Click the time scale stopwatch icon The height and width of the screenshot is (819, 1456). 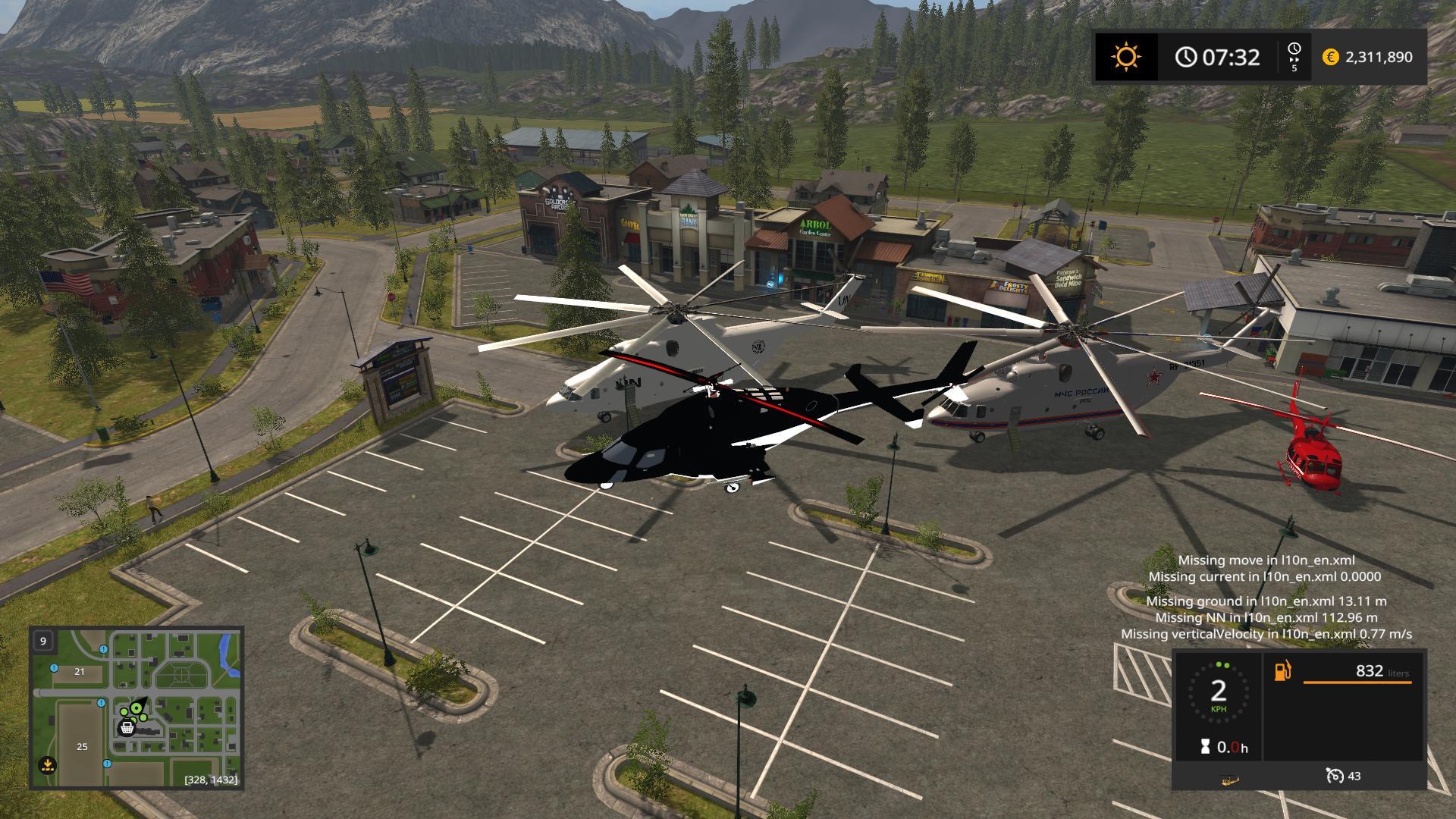pyautogui.click(x=1294, y=50)
